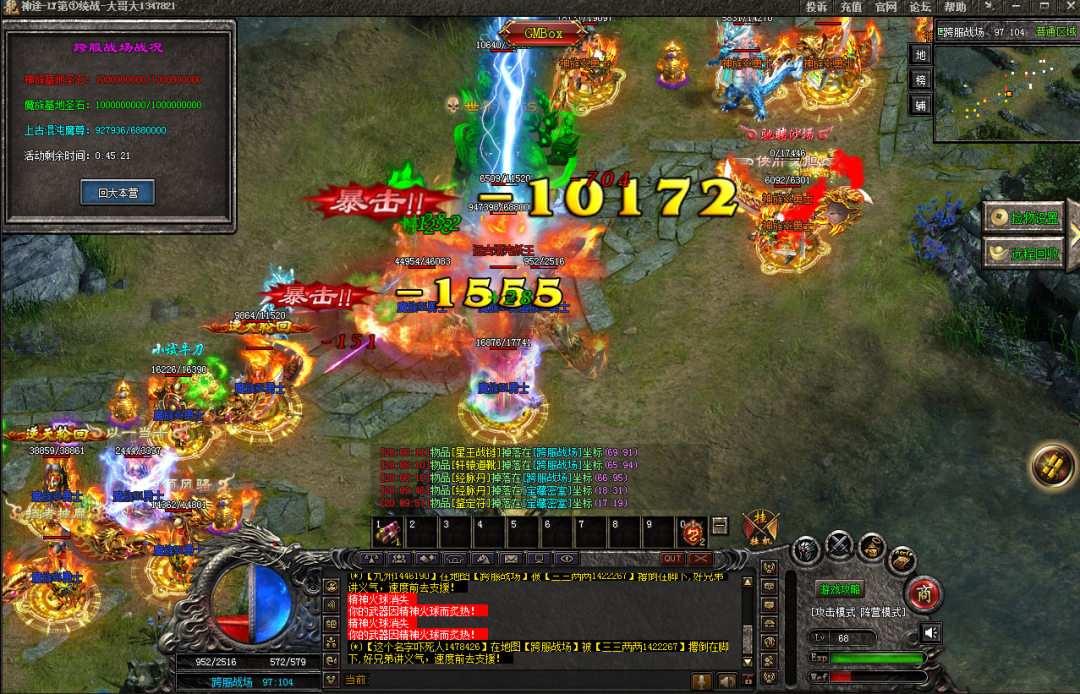Toggle the speaker sound button
The height and width of the screenshot is (694, 1080).
coord(931,632)
